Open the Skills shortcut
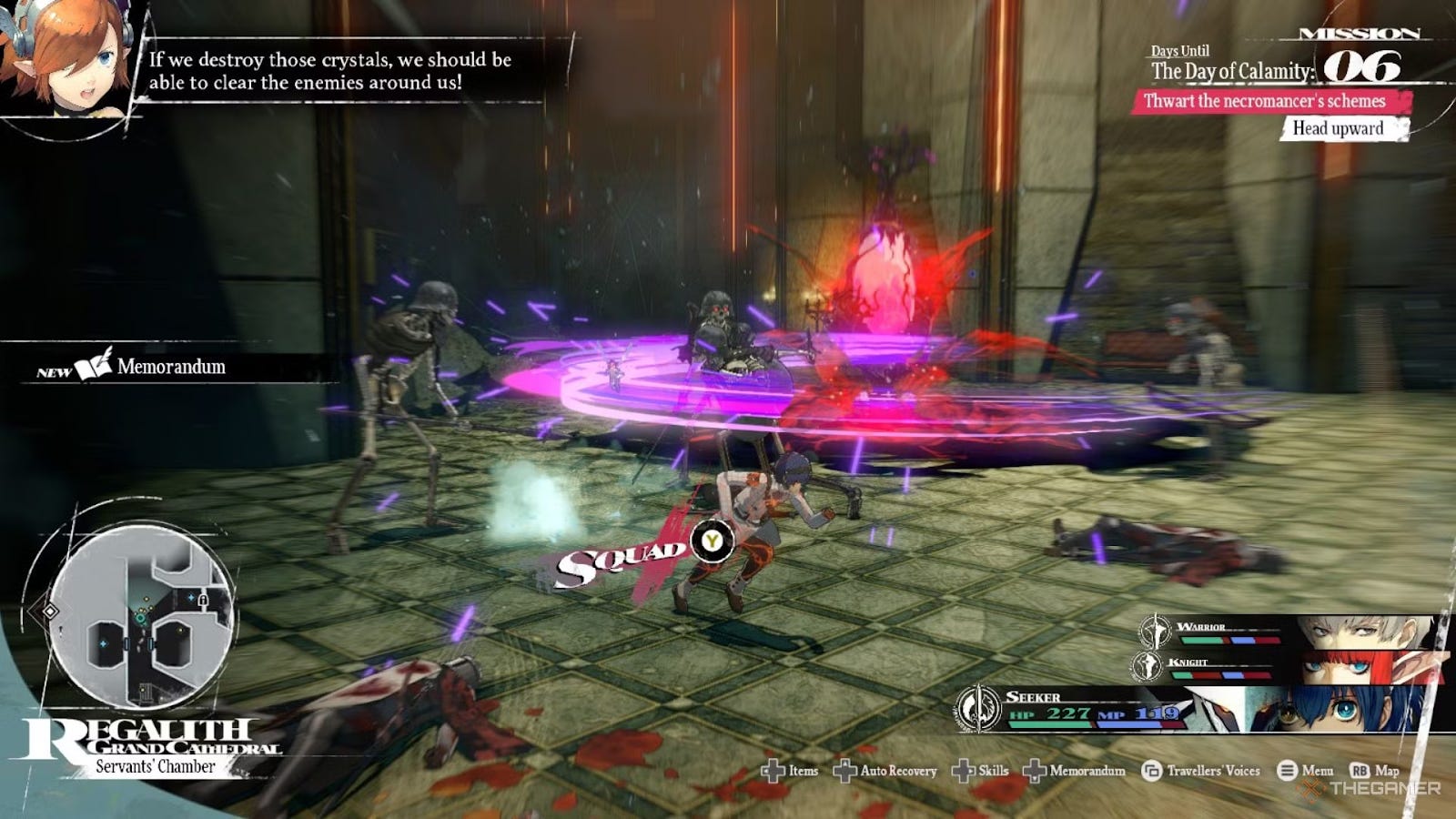 (x=981, y=771)
